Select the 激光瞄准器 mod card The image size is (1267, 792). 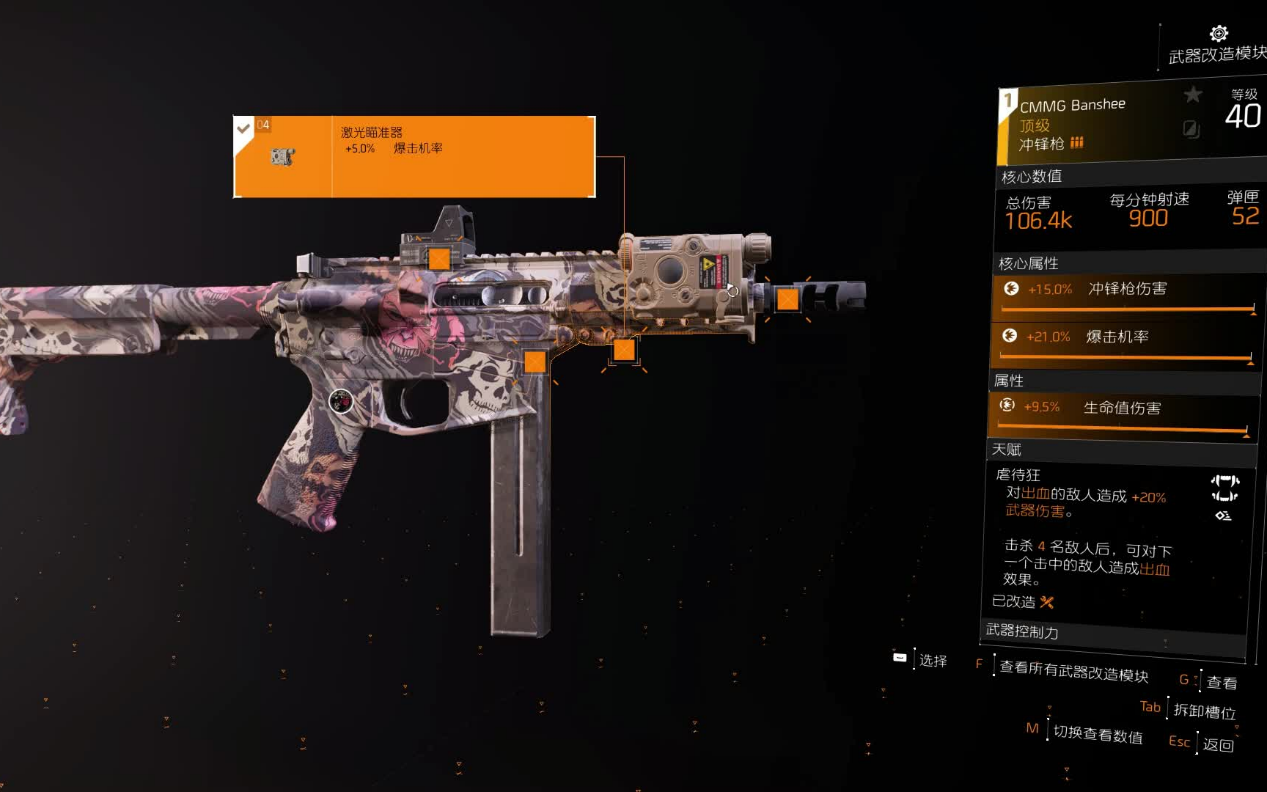(x=414, y=157)
